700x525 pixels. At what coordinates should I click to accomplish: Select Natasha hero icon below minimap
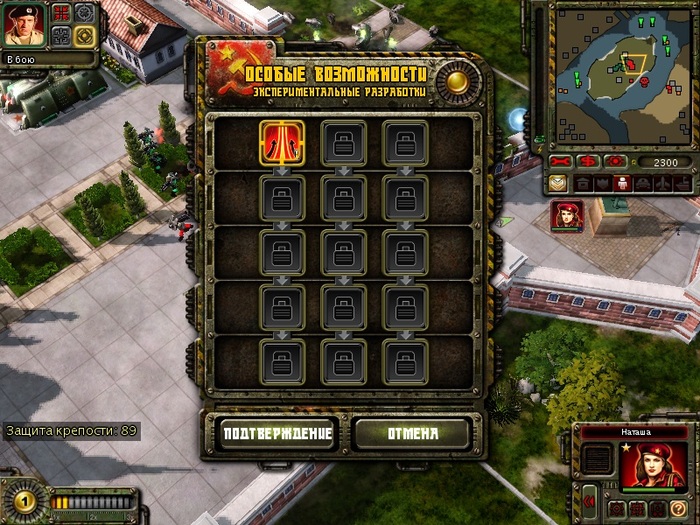(564, 217)
